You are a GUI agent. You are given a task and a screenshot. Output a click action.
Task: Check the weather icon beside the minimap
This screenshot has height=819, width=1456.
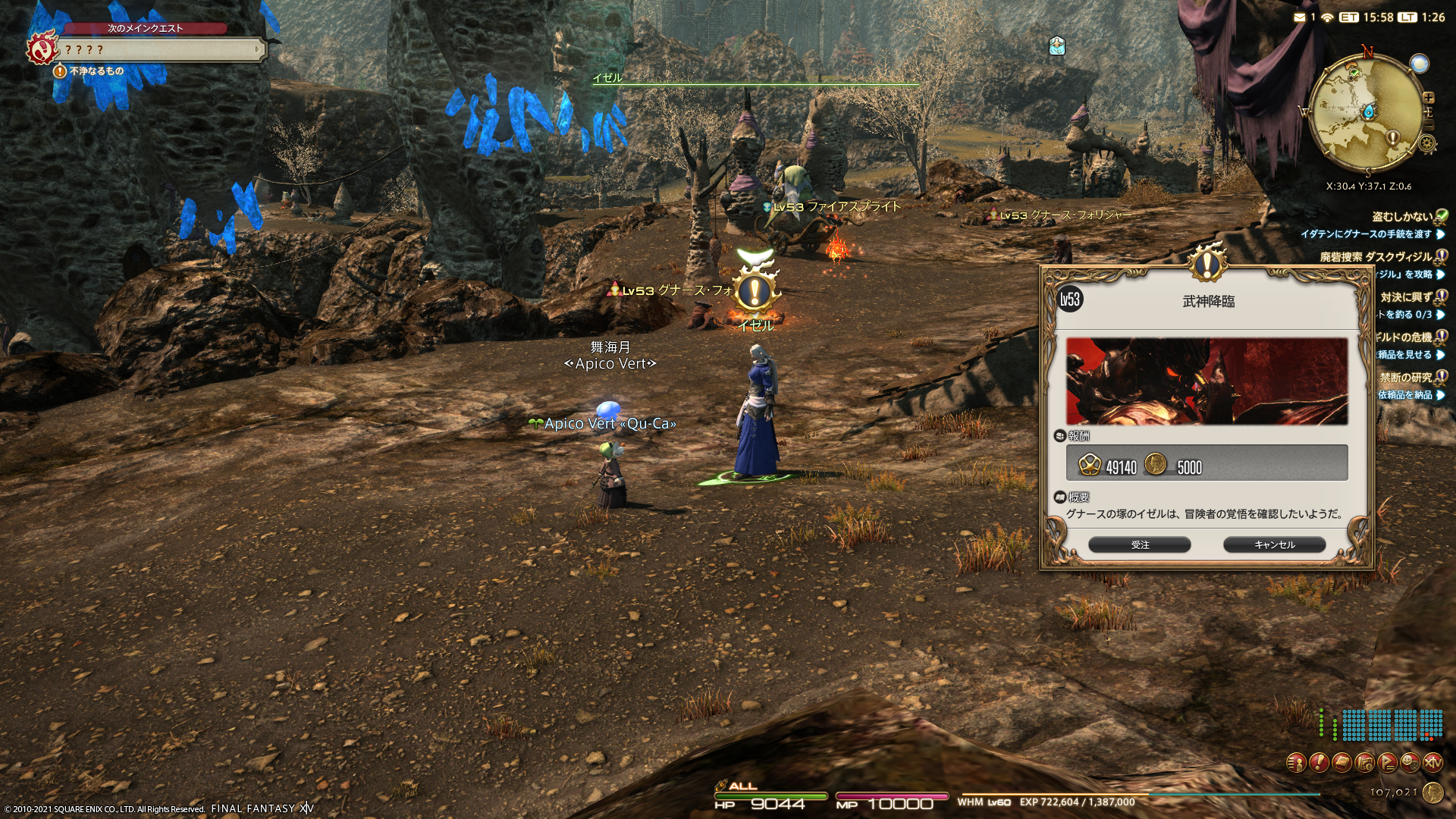pyautogui.click(x=1419, y=64)
